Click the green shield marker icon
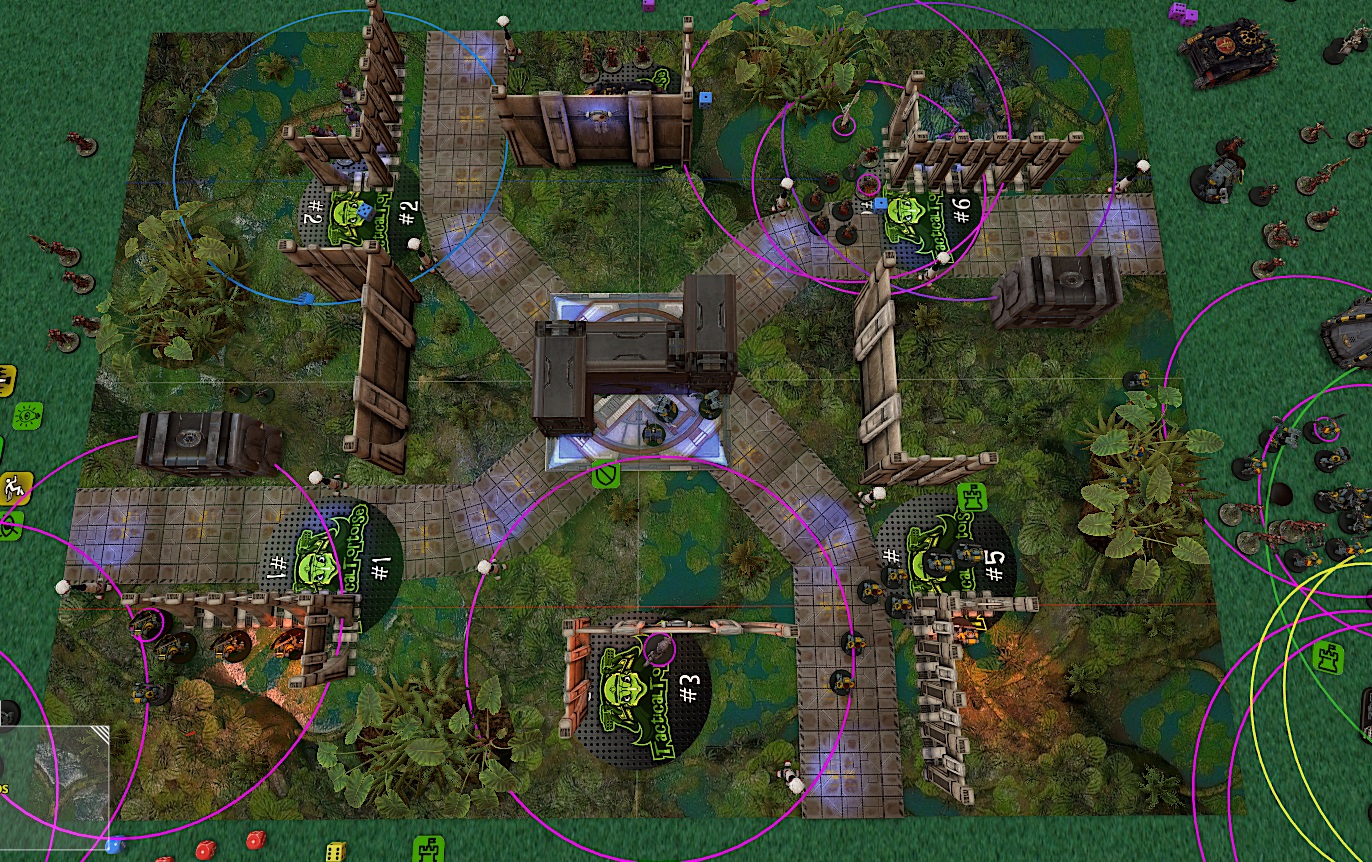Viewport: 1372px width, 862px height. click(603, 474)
